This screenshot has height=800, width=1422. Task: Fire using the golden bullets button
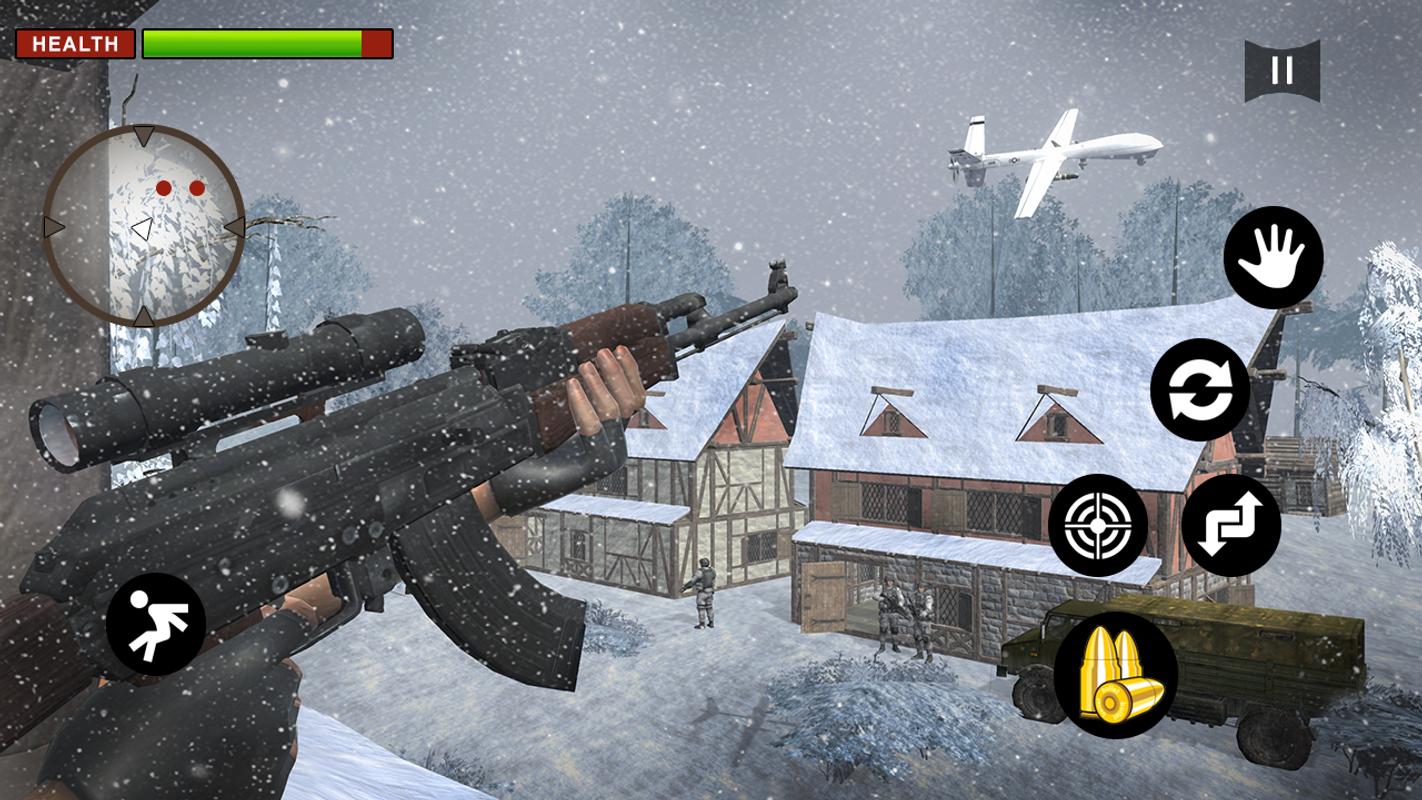pos(1115,675)
